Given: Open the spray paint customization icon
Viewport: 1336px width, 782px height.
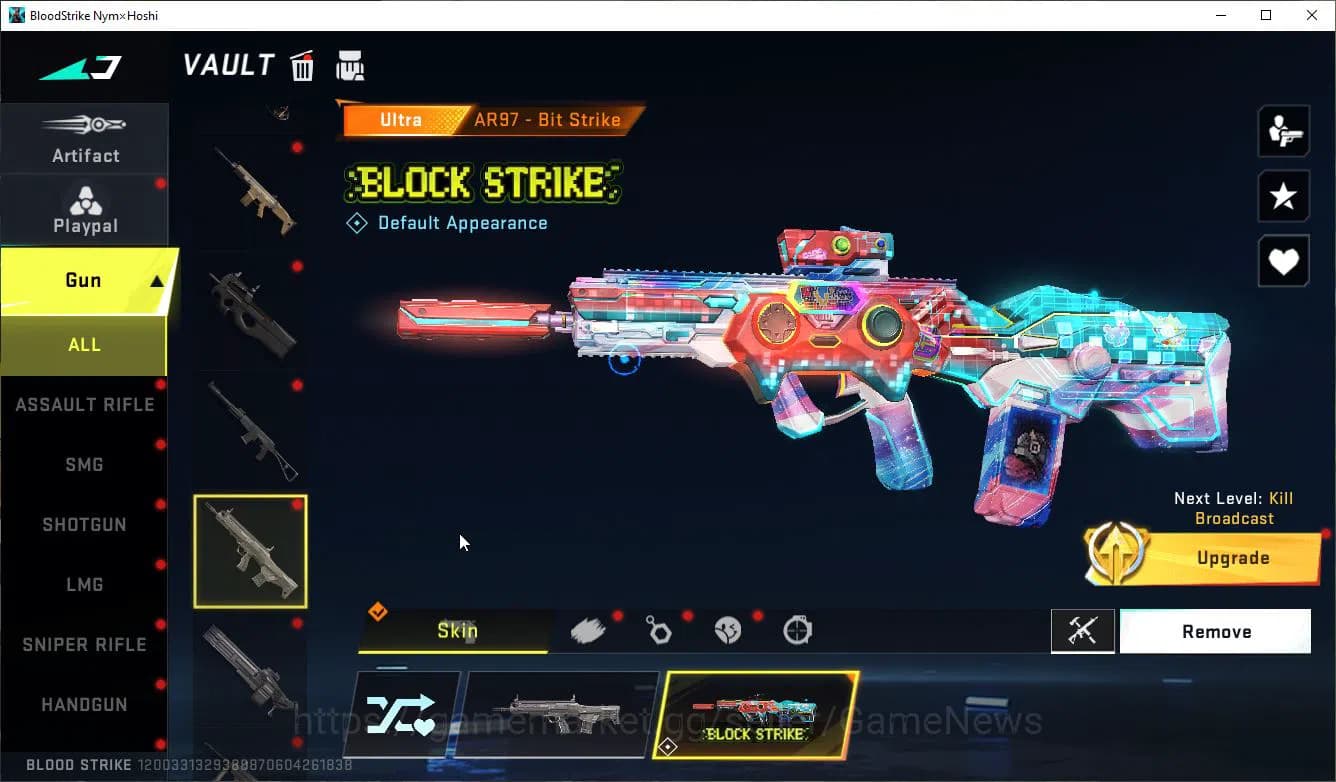Looking at the screenshot, I should (x=589, y=628).
